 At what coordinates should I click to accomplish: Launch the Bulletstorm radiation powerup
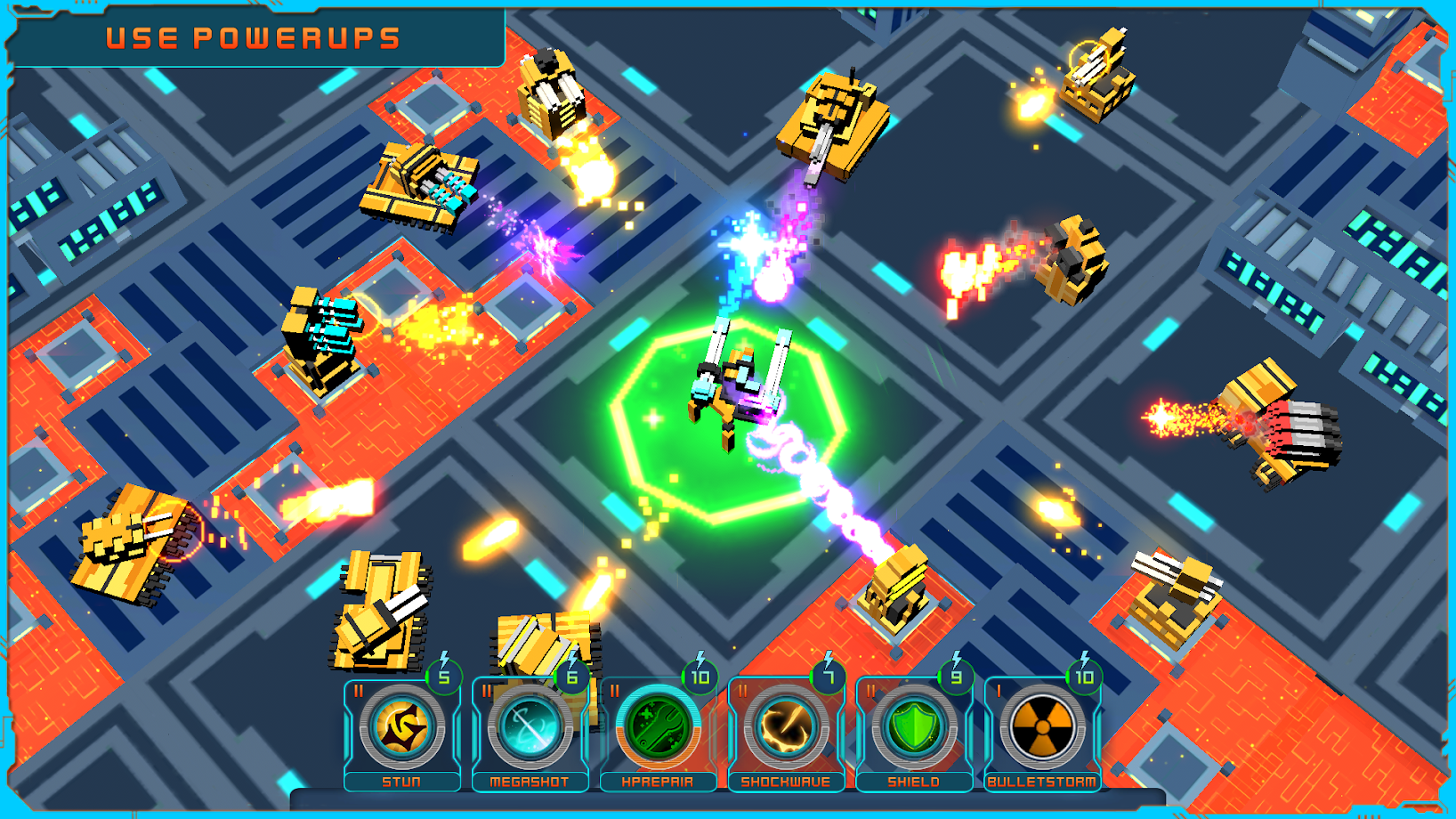(1042, 728)
